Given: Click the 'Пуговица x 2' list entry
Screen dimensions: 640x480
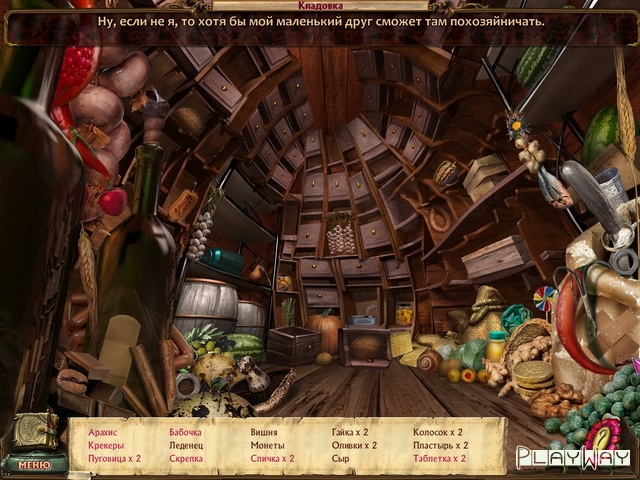Looking at the screenshot, I should point(114,458).
